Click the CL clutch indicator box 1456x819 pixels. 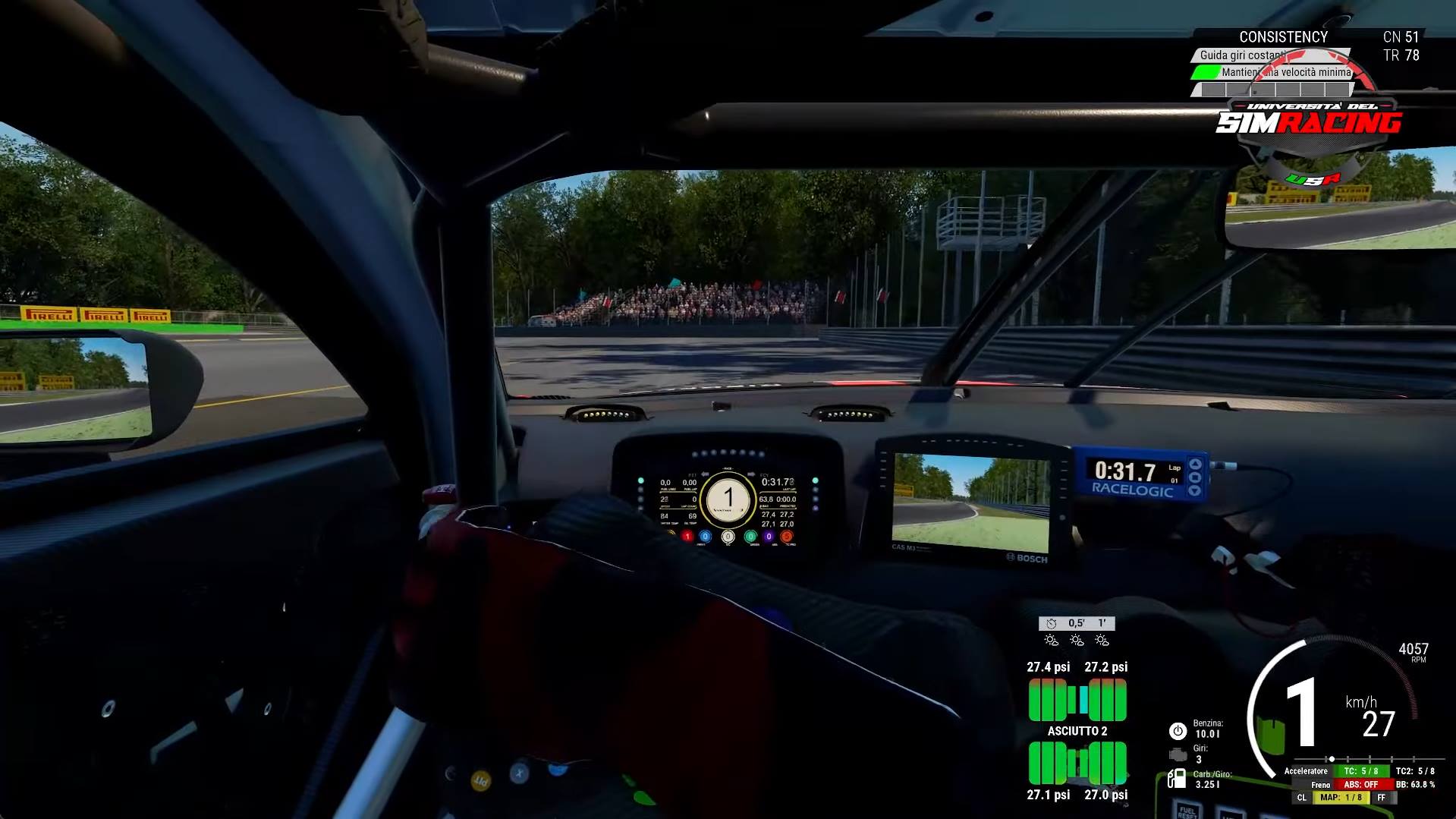point(1302,798)
